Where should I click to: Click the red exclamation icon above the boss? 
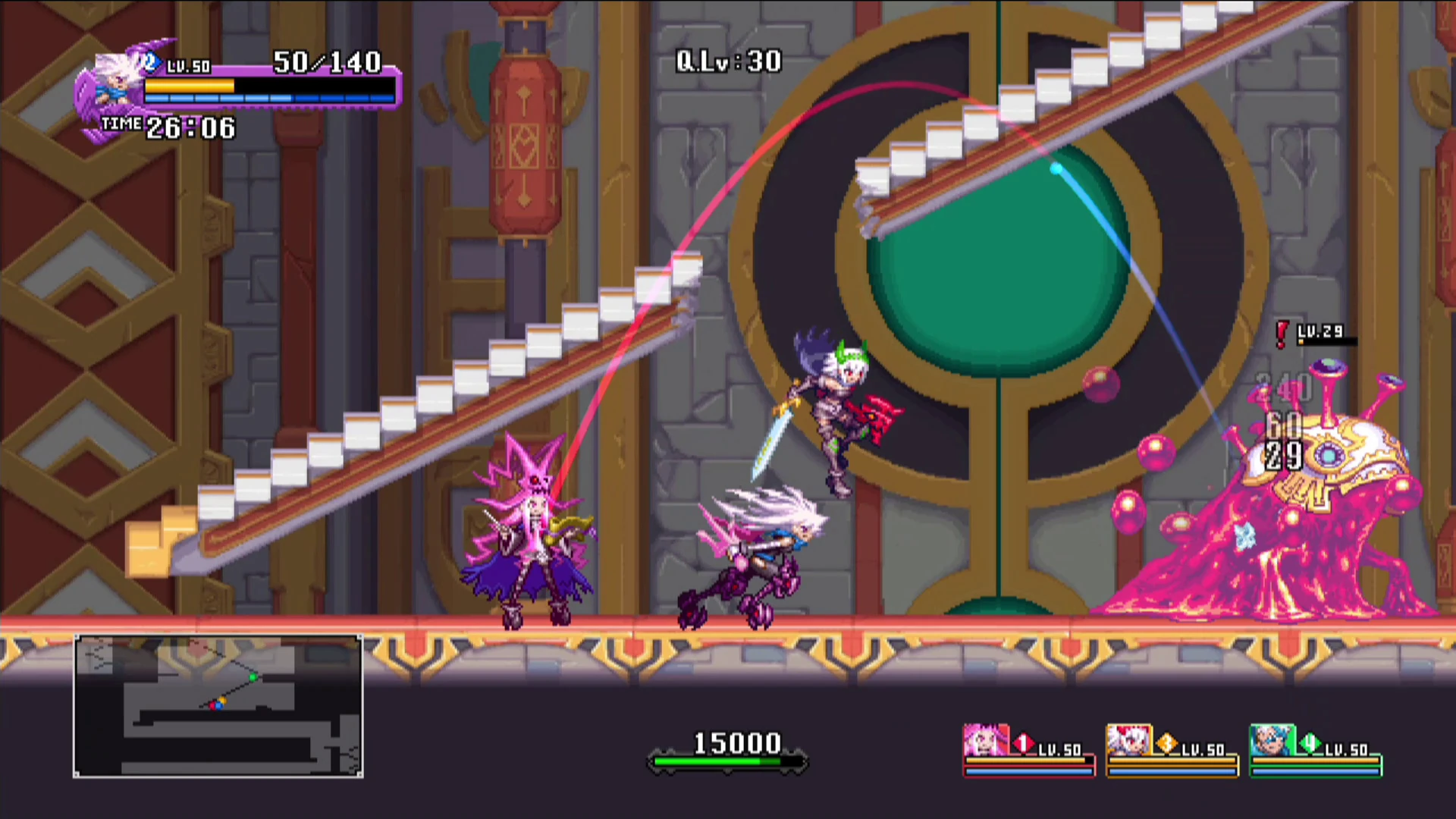coord(1280,332)
